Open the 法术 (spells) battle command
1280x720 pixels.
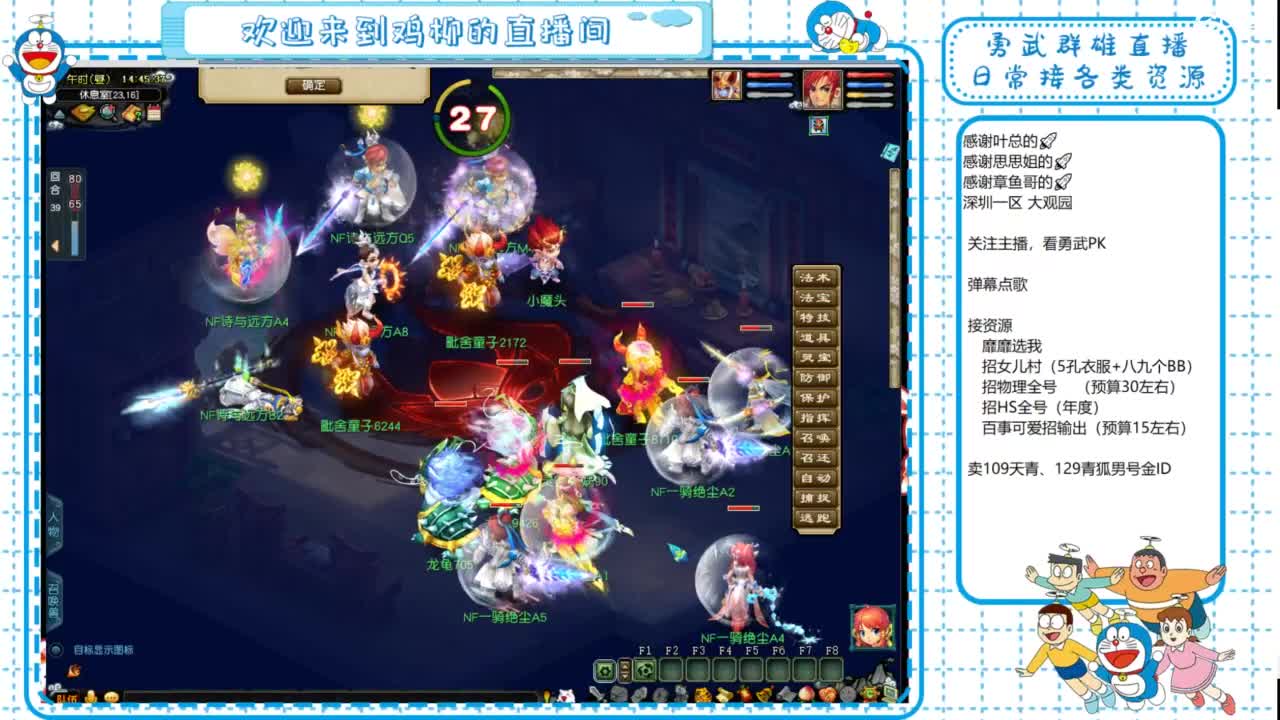(817, 278)
